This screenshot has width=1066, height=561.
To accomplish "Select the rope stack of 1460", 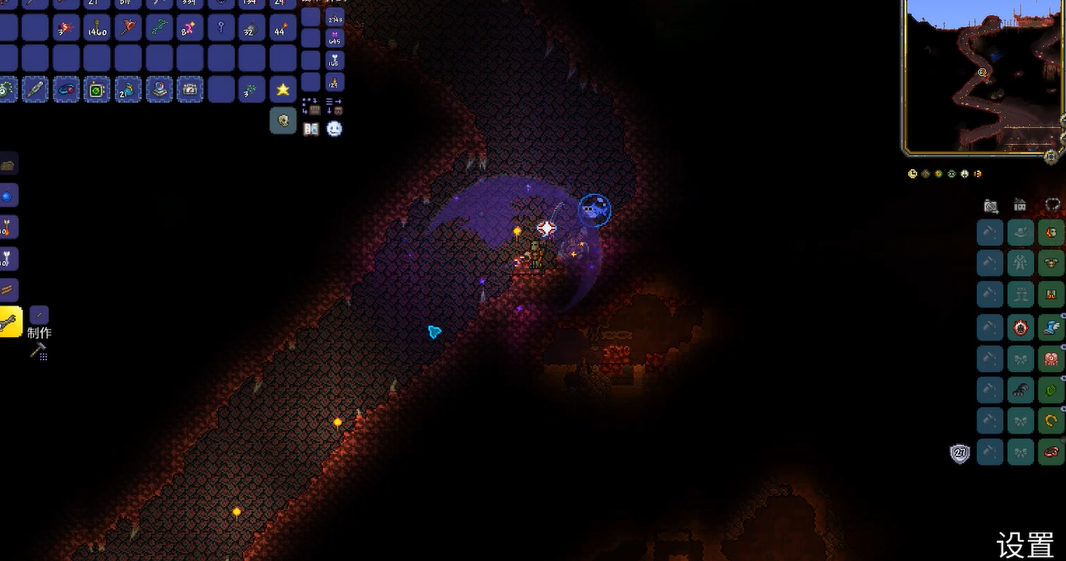I will click(97, 27).
